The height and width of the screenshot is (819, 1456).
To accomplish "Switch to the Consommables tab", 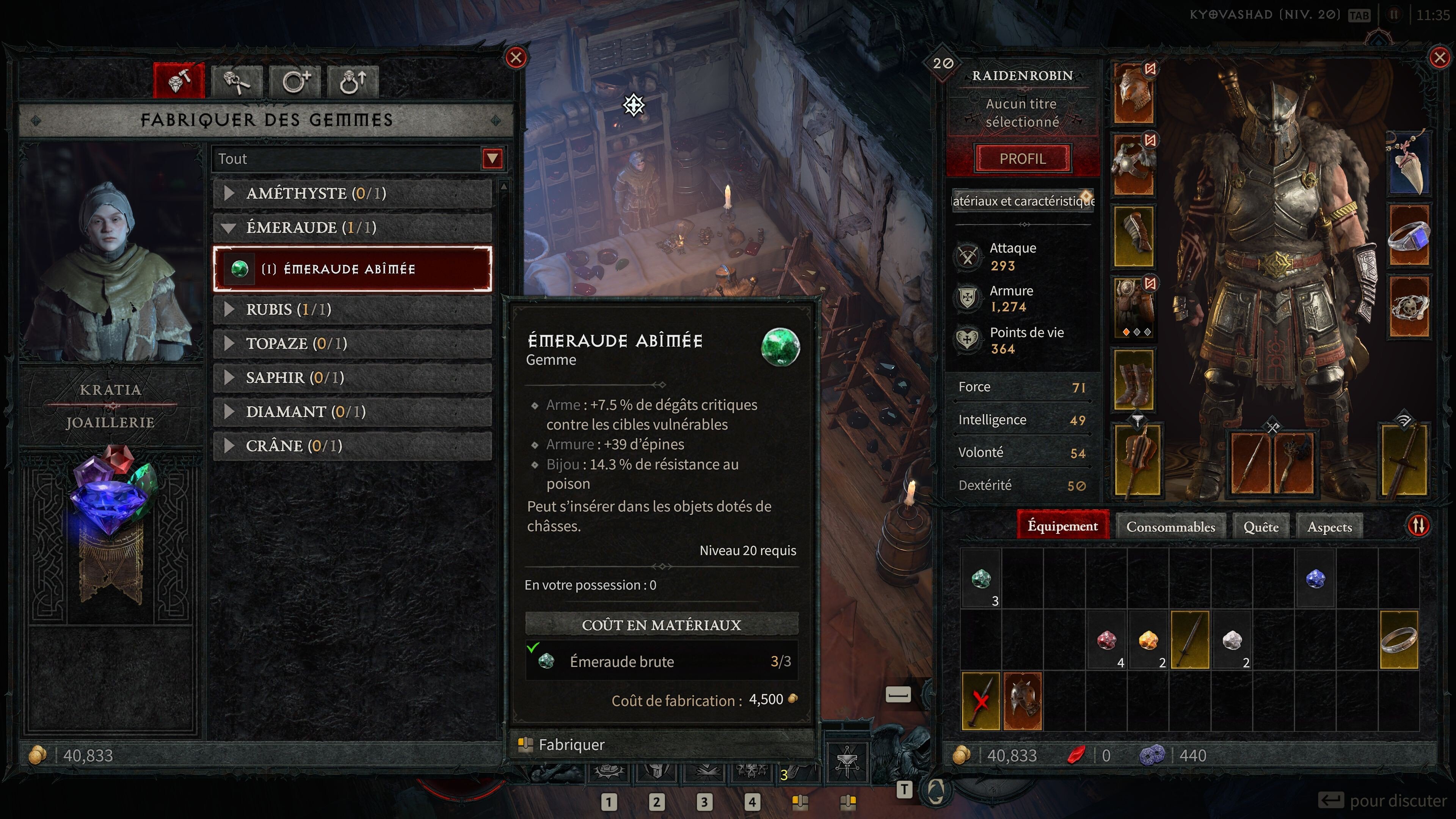I will [x=1170, y=526].
